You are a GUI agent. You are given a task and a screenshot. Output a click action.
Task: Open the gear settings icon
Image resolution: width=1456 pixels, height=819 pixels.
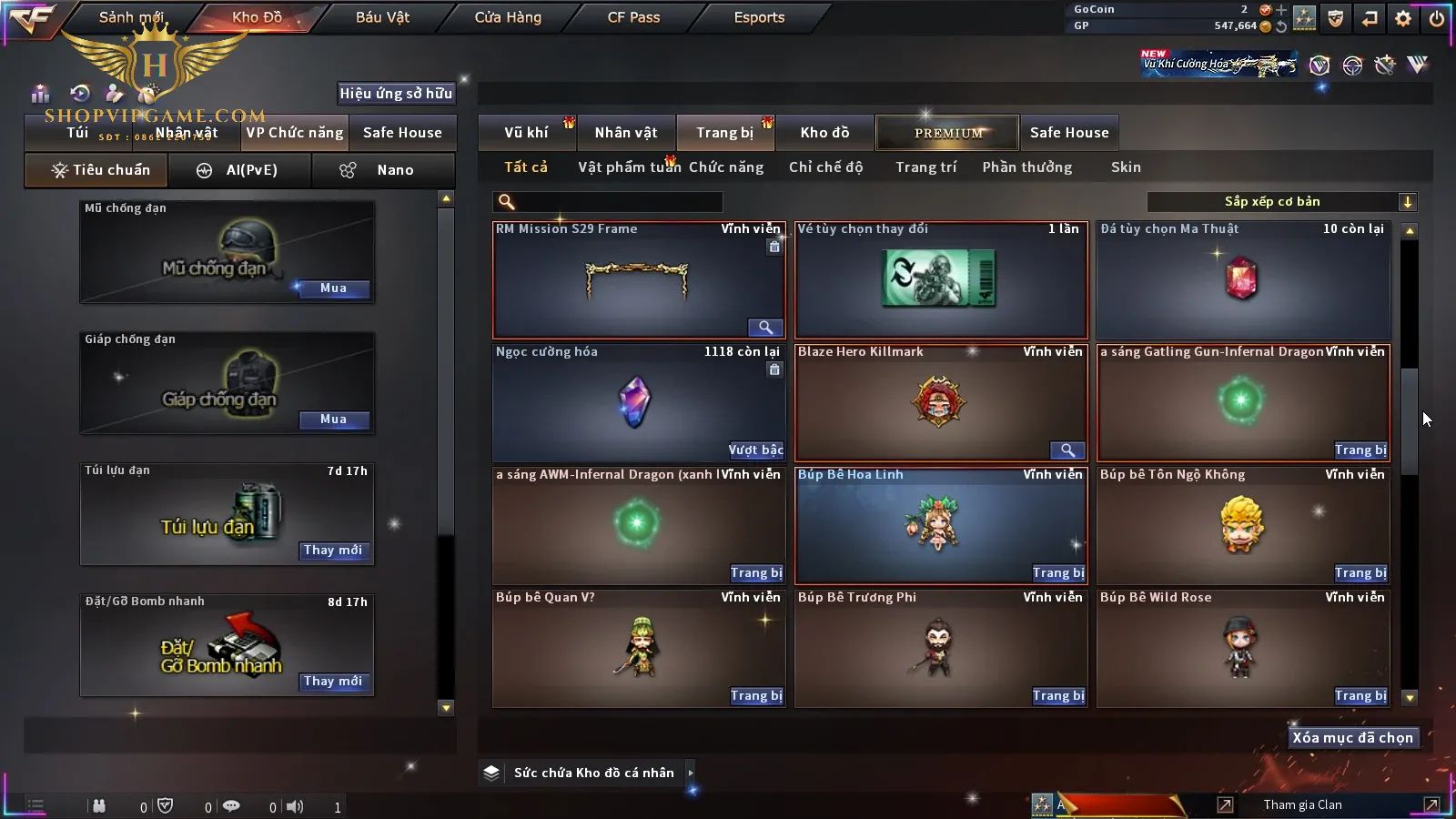tap(1403, 18)
